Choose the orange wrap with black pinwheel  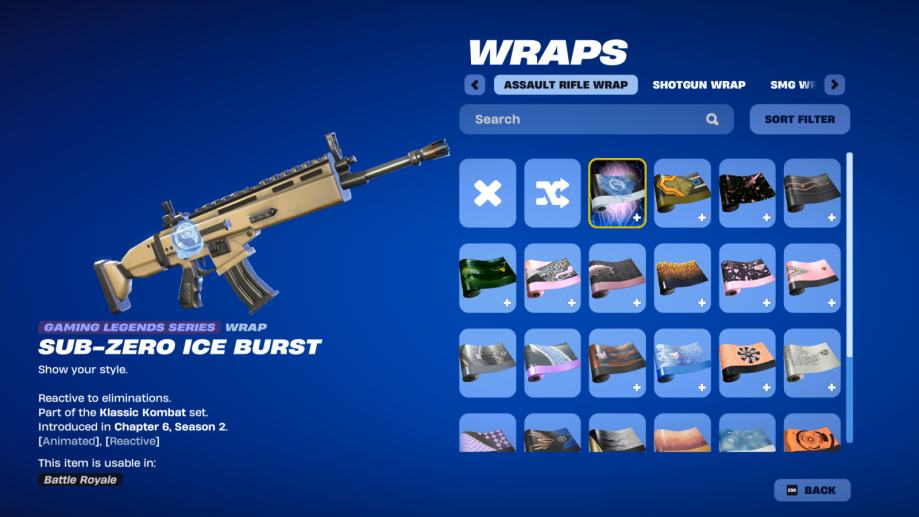pyautogui.click(x=747, y=363)
